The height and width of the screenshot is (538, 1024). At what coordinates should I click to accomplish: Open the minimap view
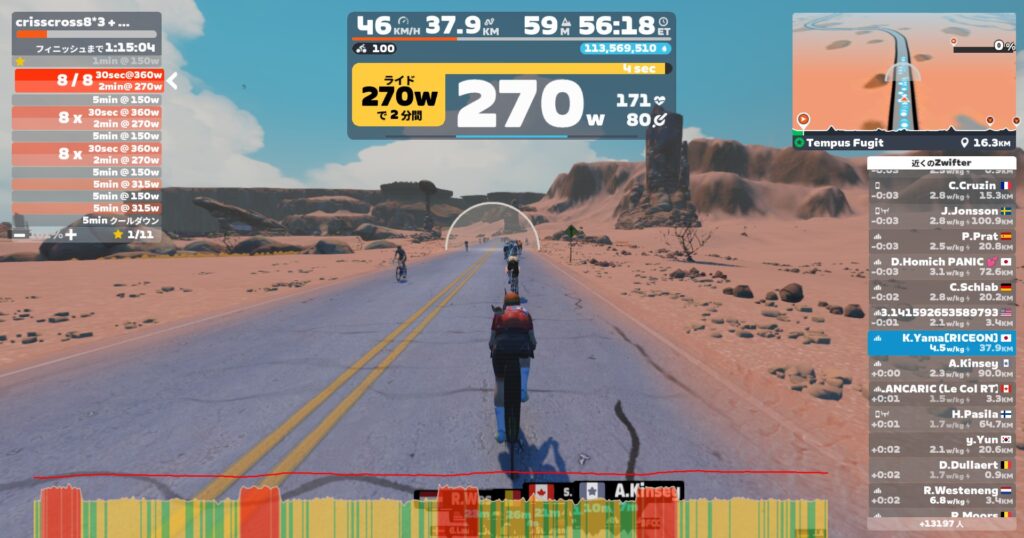click(904, 72)
